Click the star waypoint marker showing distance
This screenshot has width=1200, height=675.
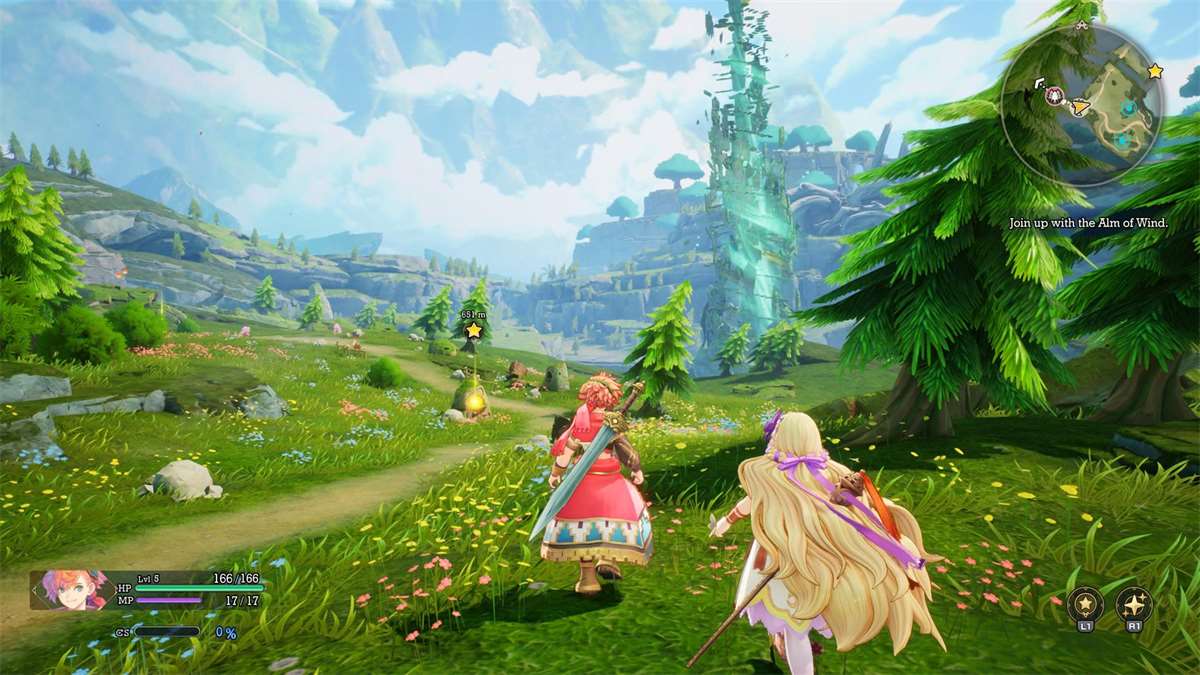coord(474,330)
